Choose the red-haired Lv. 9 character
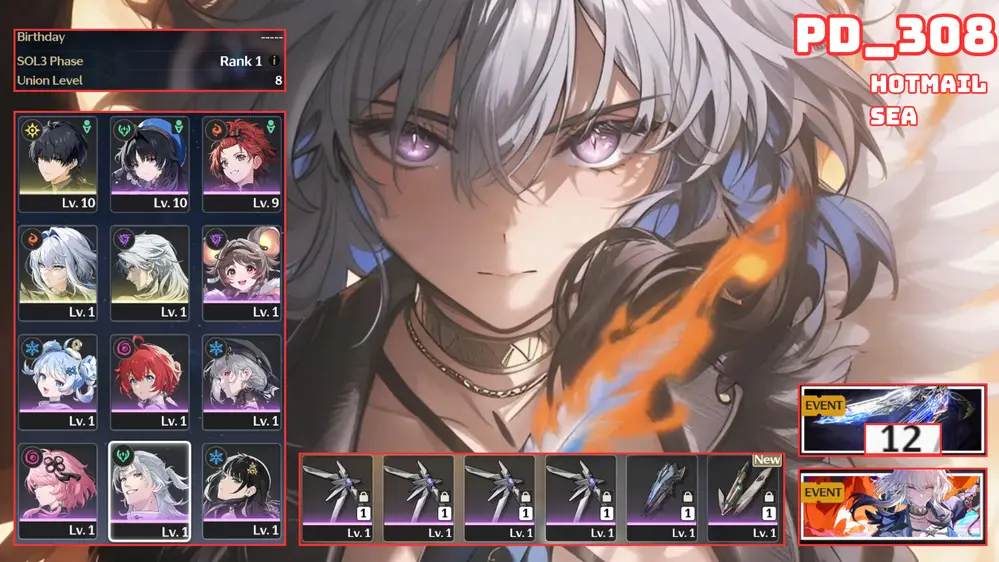The height and width of the screenshot is (562, 999). click(x=241, y=163)
